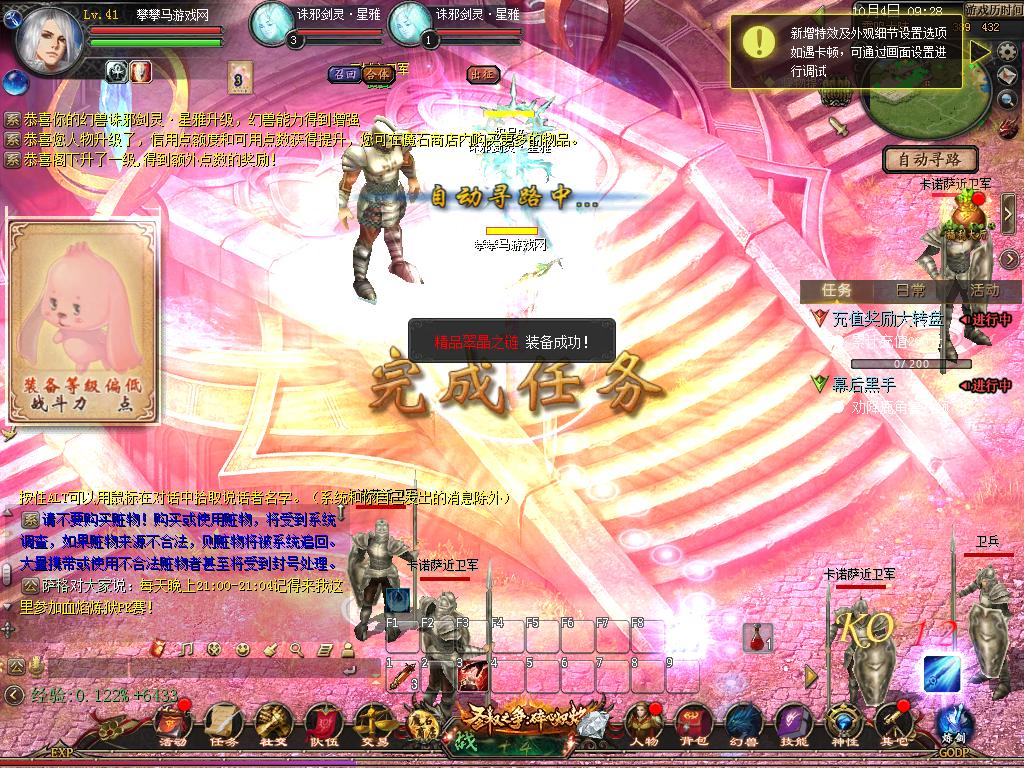Select the 幕后黑手 quest entry
This screenshot has height=768, width=1024.
pos(865,384)
